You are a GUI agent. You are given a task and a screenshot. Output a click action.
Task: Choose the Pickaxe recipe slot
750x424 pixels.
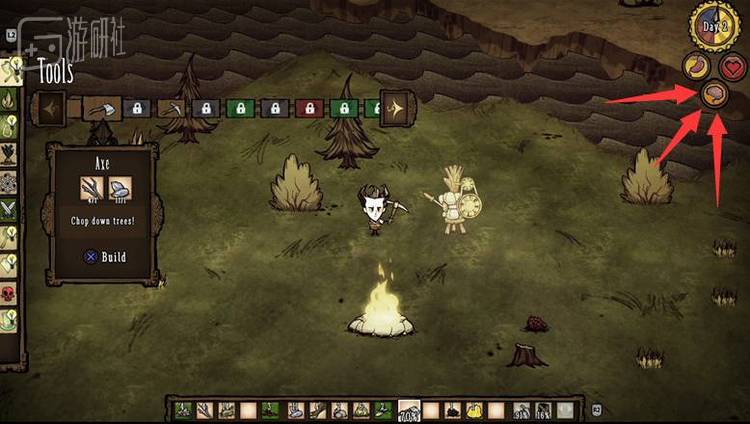(170, 107)
